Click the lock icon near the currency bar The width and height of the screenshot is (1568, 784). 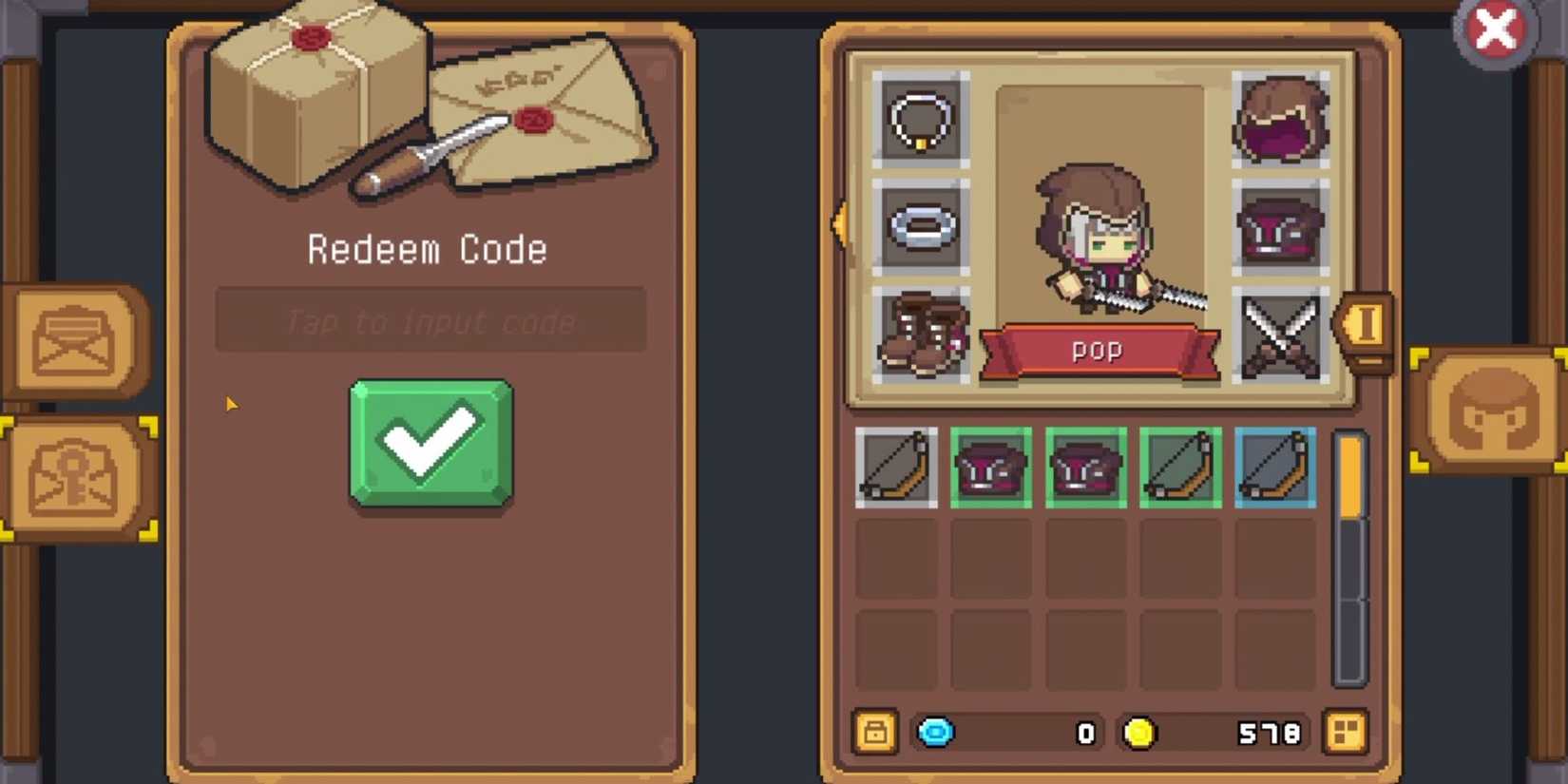(x=874, y=733)
